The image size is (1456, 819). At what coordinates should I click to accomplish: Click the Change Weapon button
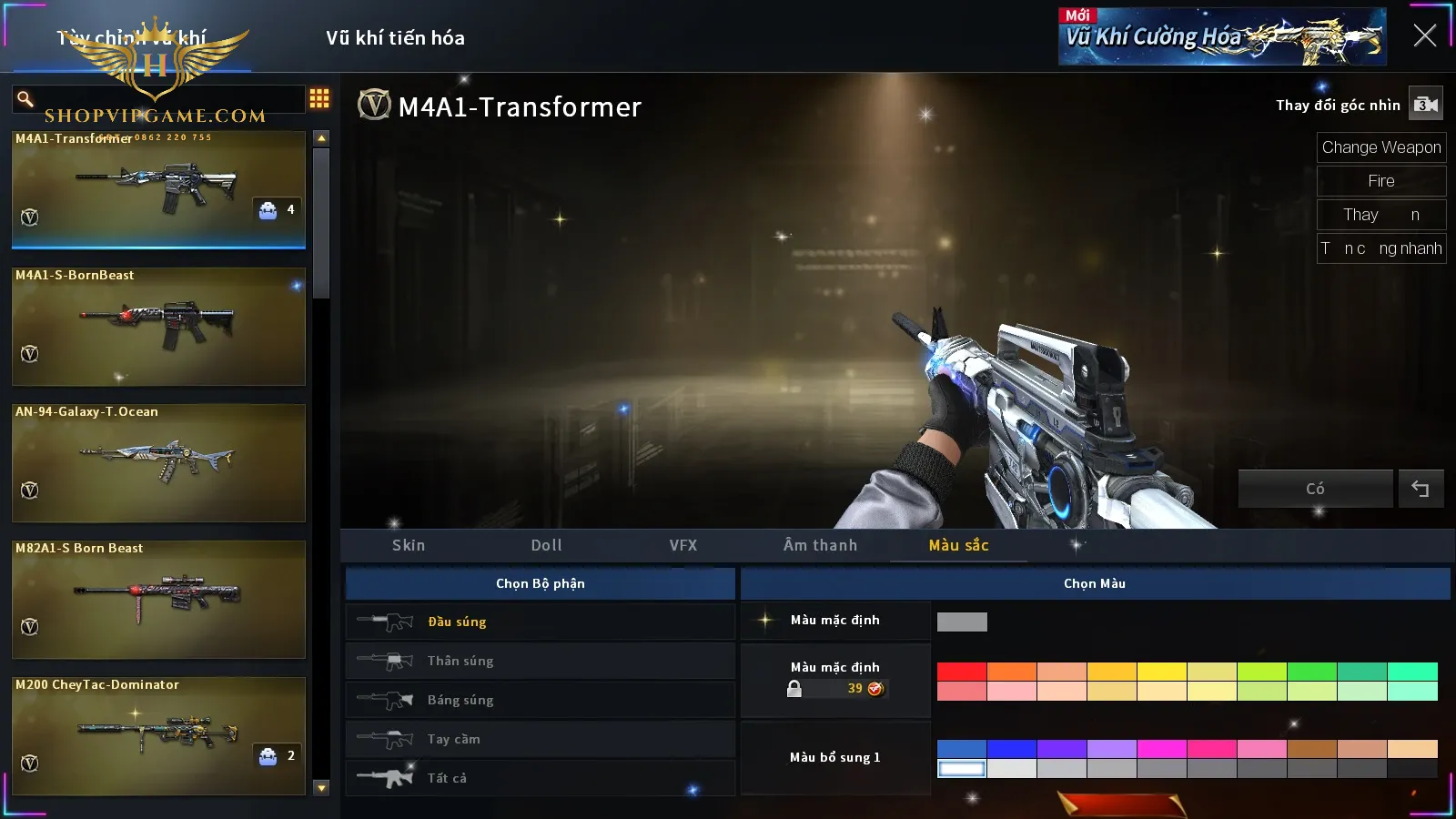tap(1380, 147)
